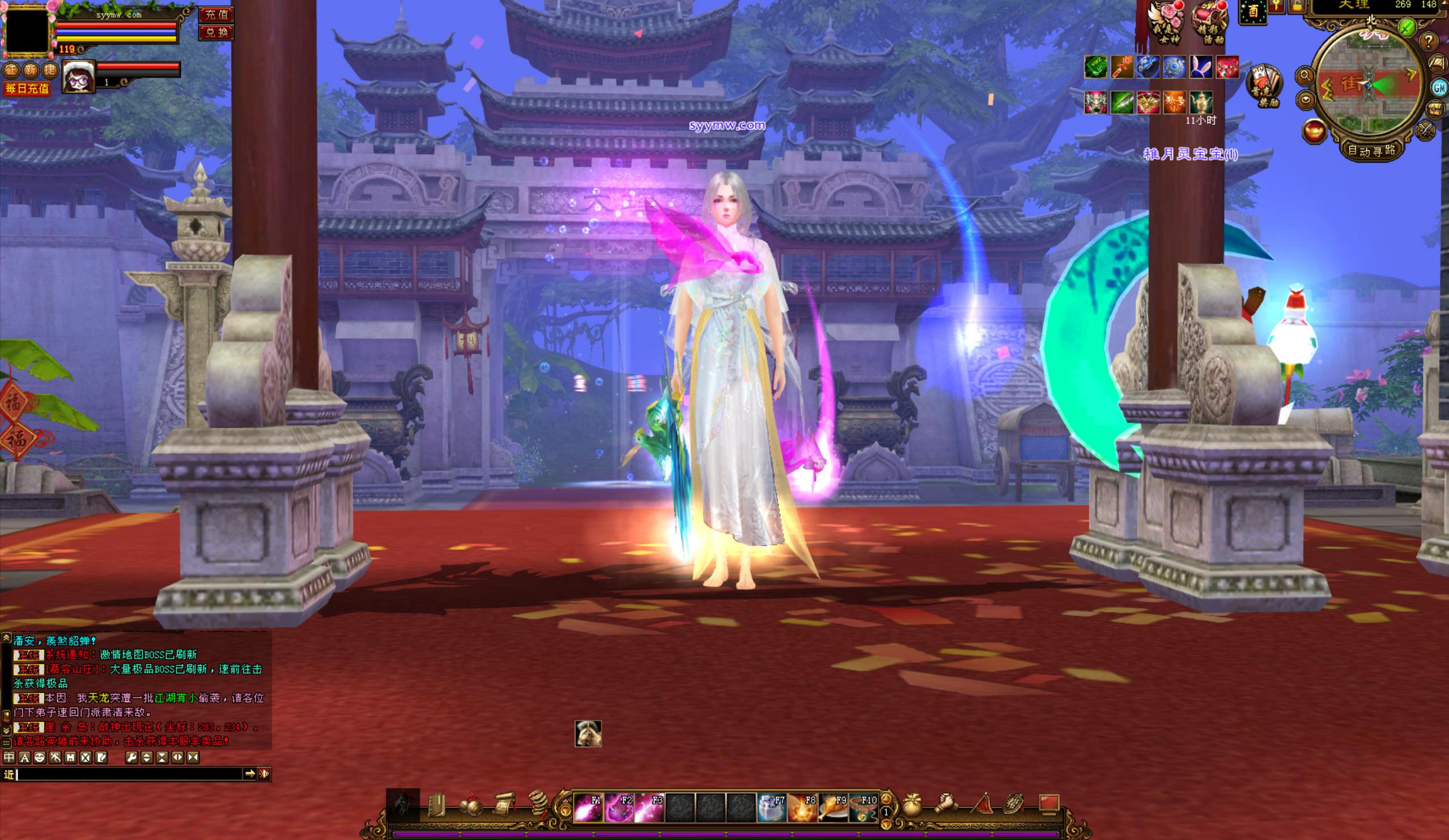1449x840 pixels.
Task: Select the pet portrait with glasses
Action: [79, 76]
